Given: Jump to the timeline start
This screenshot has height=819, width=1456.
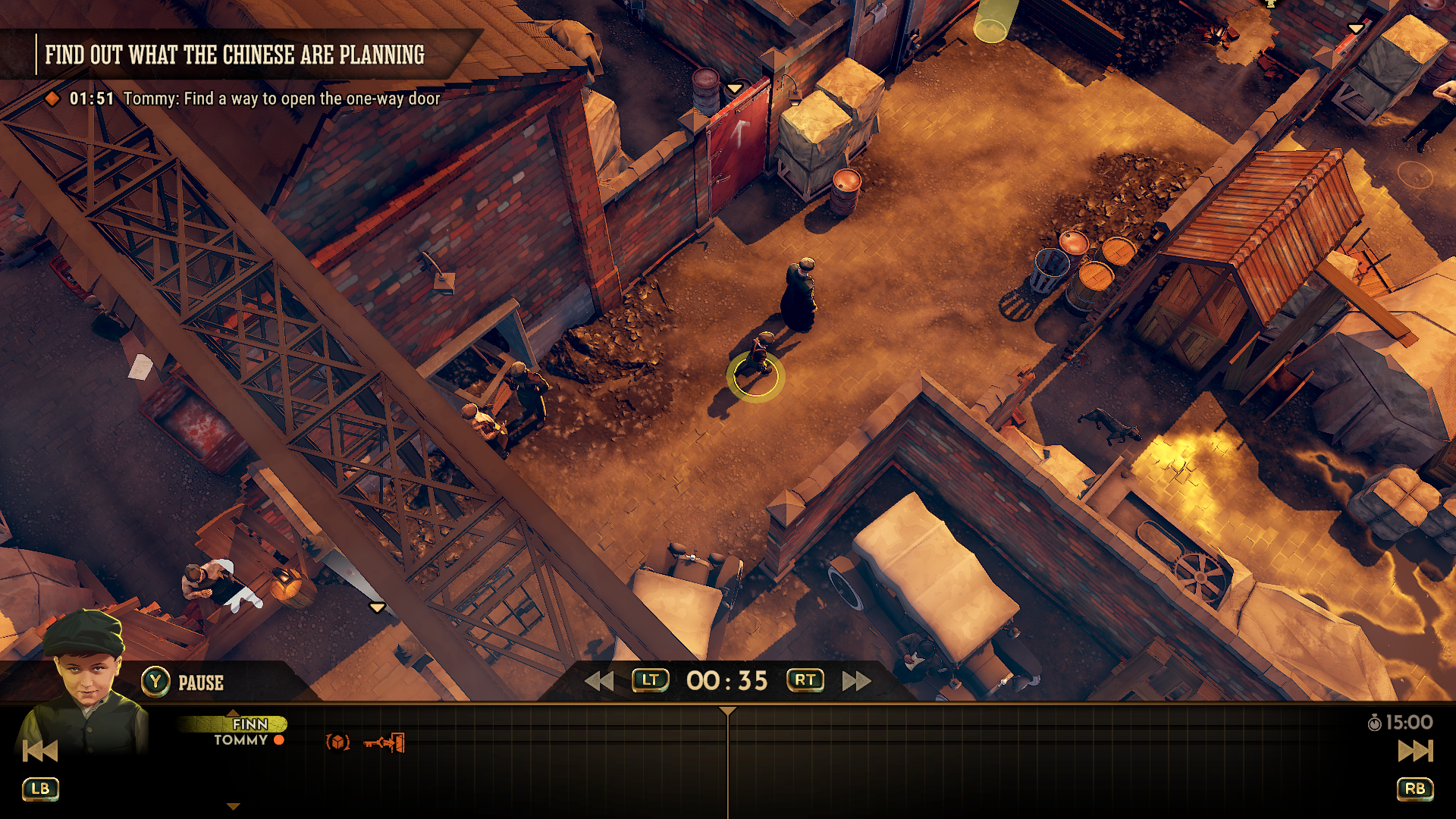Looking at the screenshot, I should coord(39,751).
